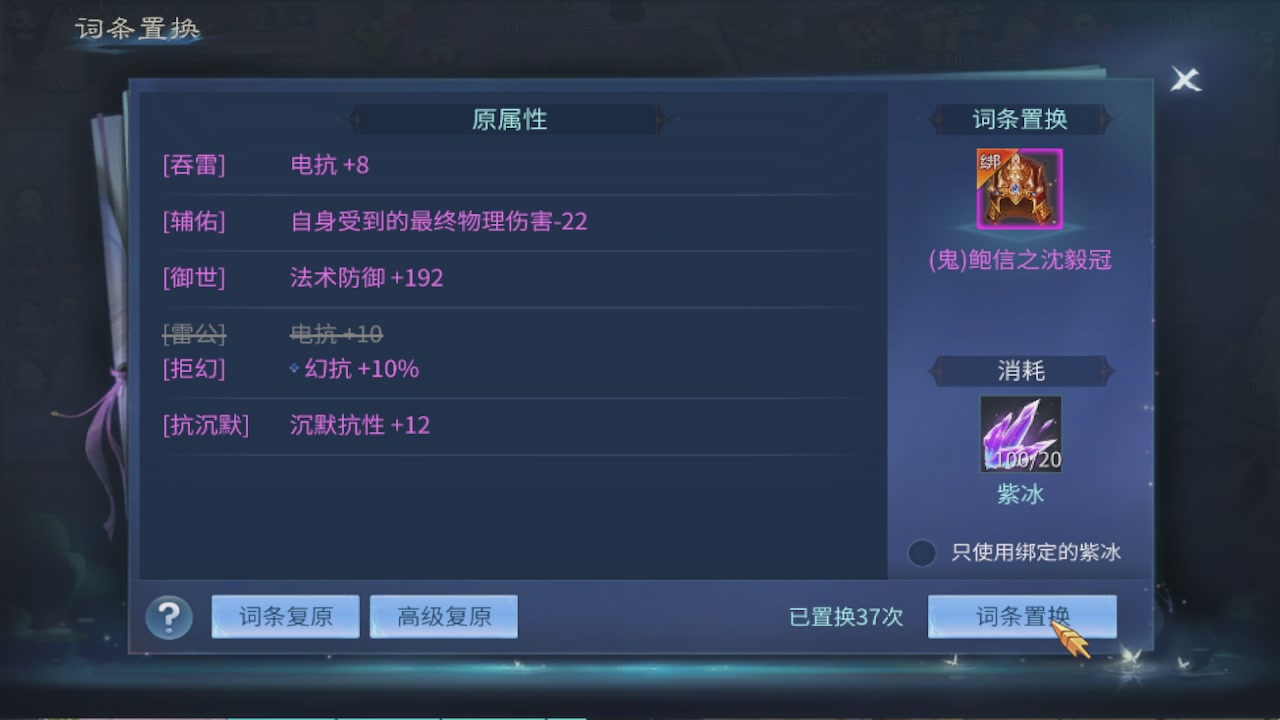Viewport: 1280px width, 720px height.
Task: Click the 原属性 header banner
Action: click(x=508, y=119)
